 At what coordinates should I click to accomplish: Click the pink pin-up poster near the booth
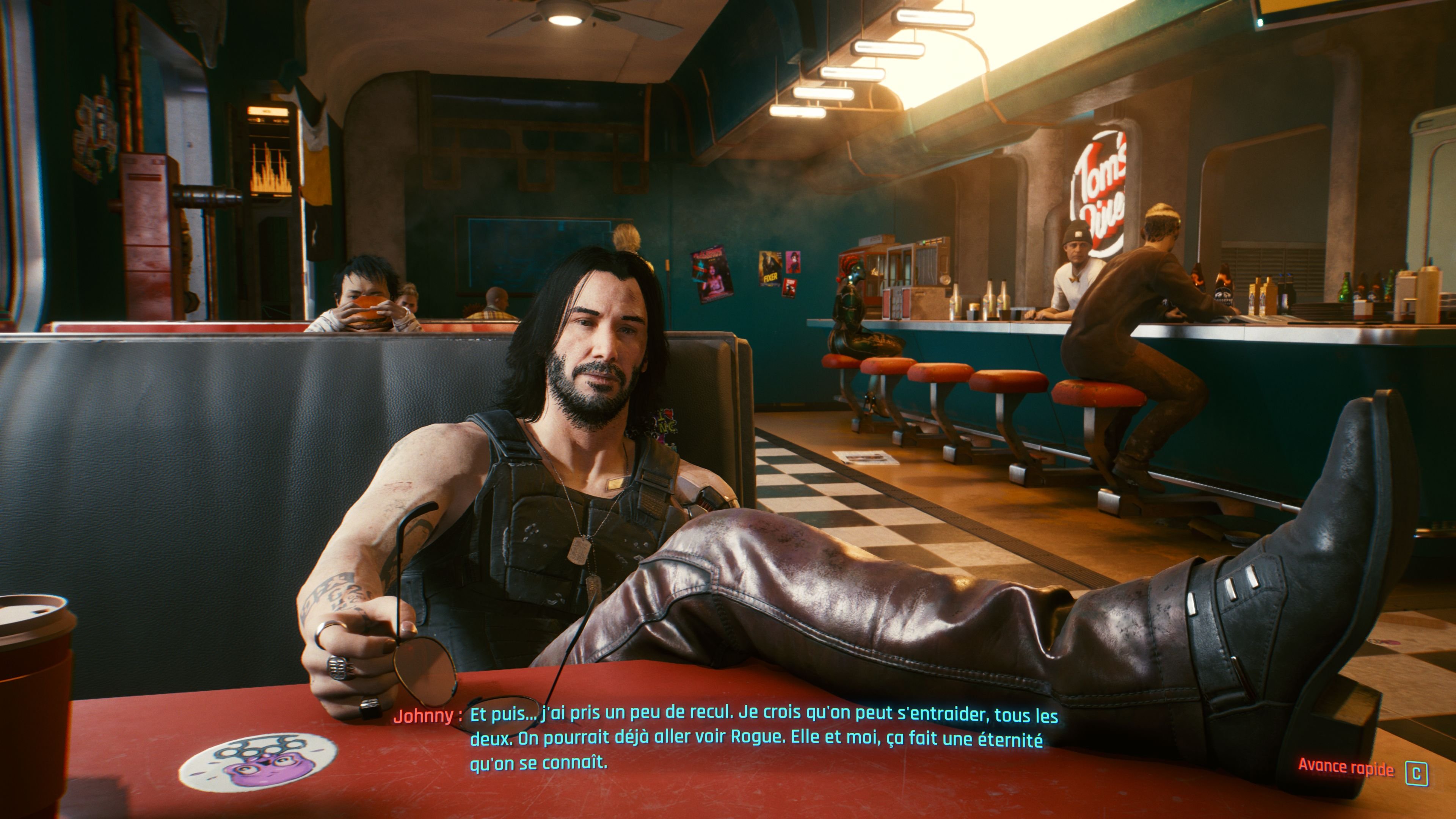[793, 263]
